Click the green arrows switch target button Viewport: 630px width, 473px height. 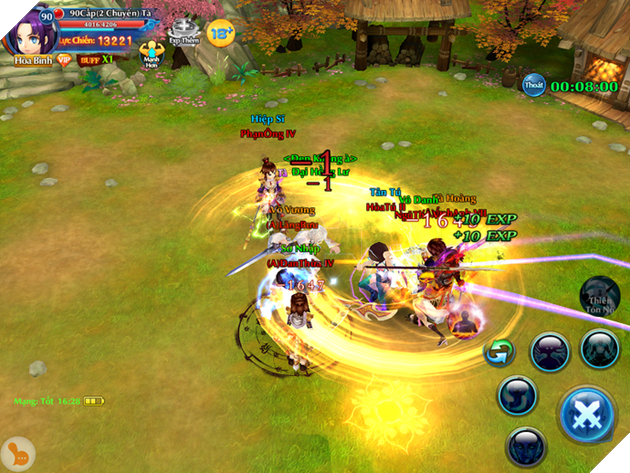(x=497, y=352)
